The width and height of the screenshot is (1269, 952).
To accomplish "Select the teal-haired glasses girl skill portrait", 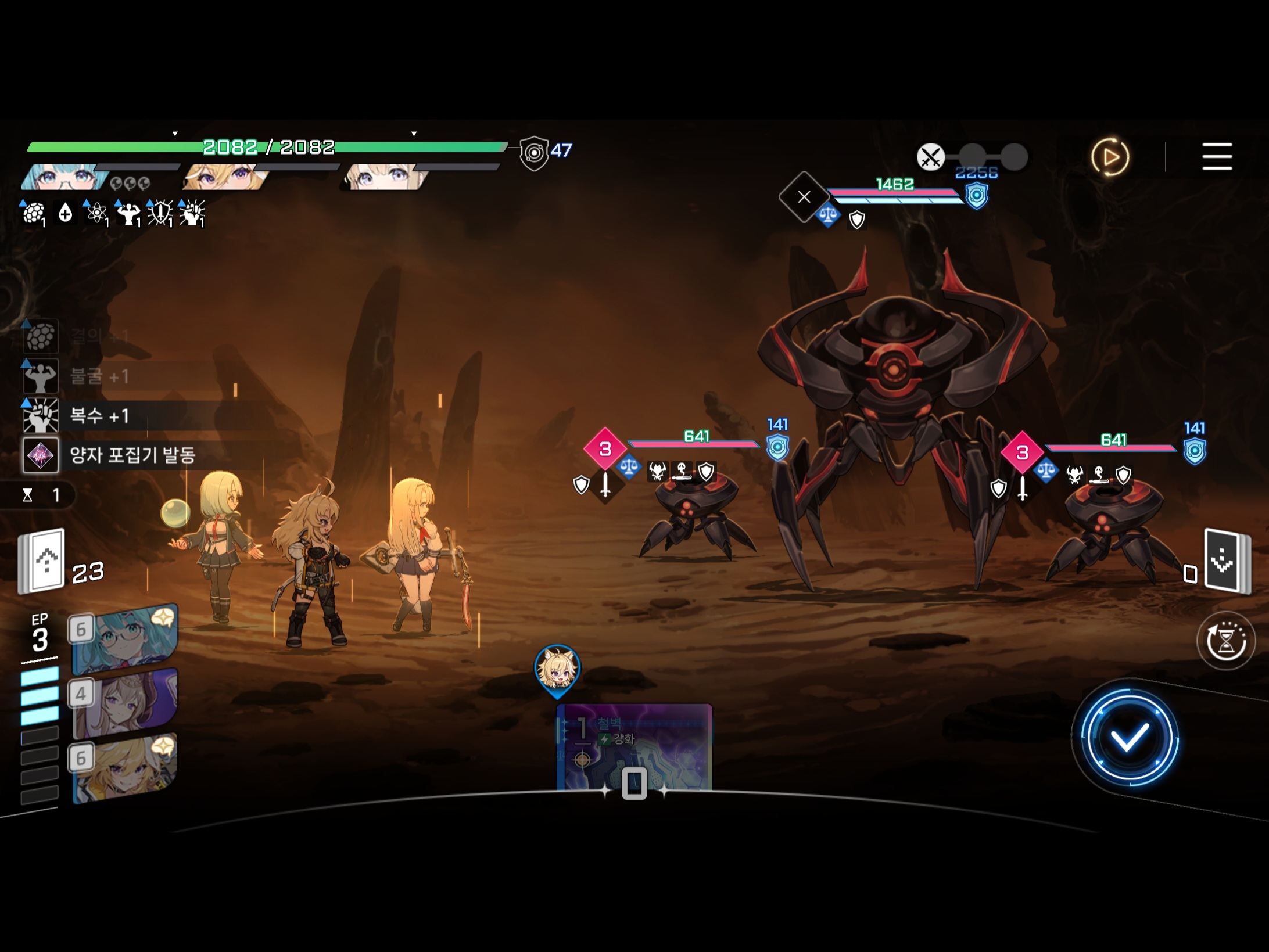I will pos(125,639).
